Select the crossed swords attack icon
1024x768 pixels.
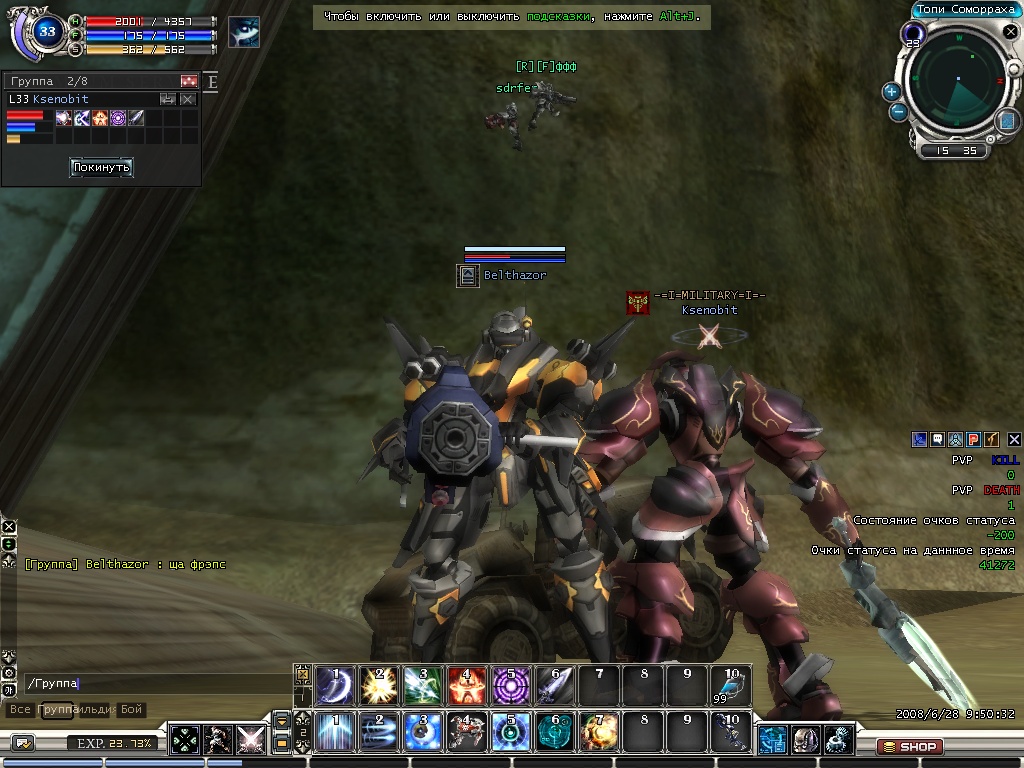[x=249, y=740]
